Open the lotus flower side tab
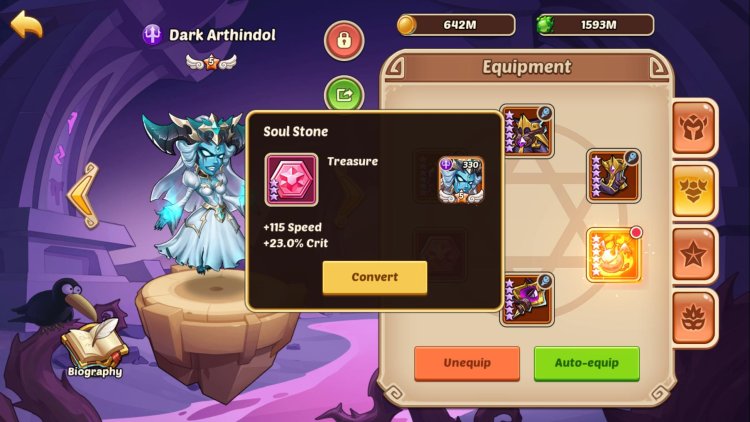750x422 pixels. click(x=694, y=318)
